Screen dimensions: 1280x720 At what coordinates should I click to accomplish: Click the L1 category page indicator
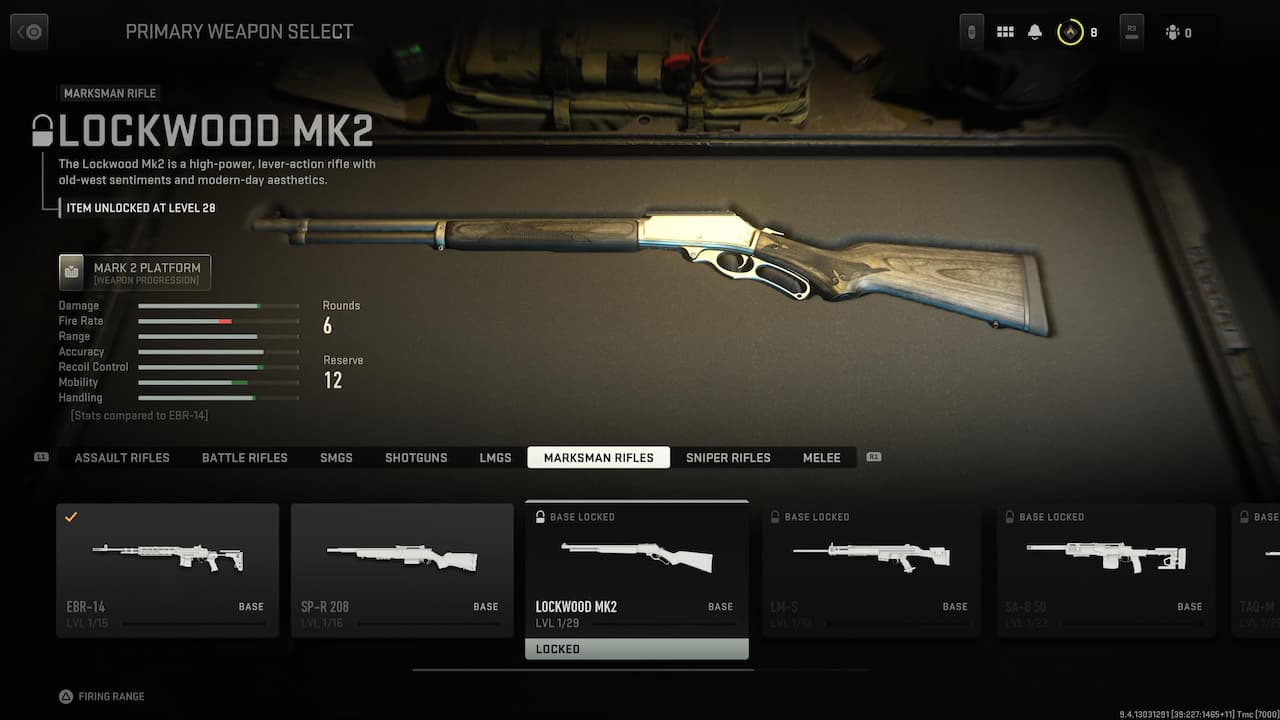click(x=40, y=457)
